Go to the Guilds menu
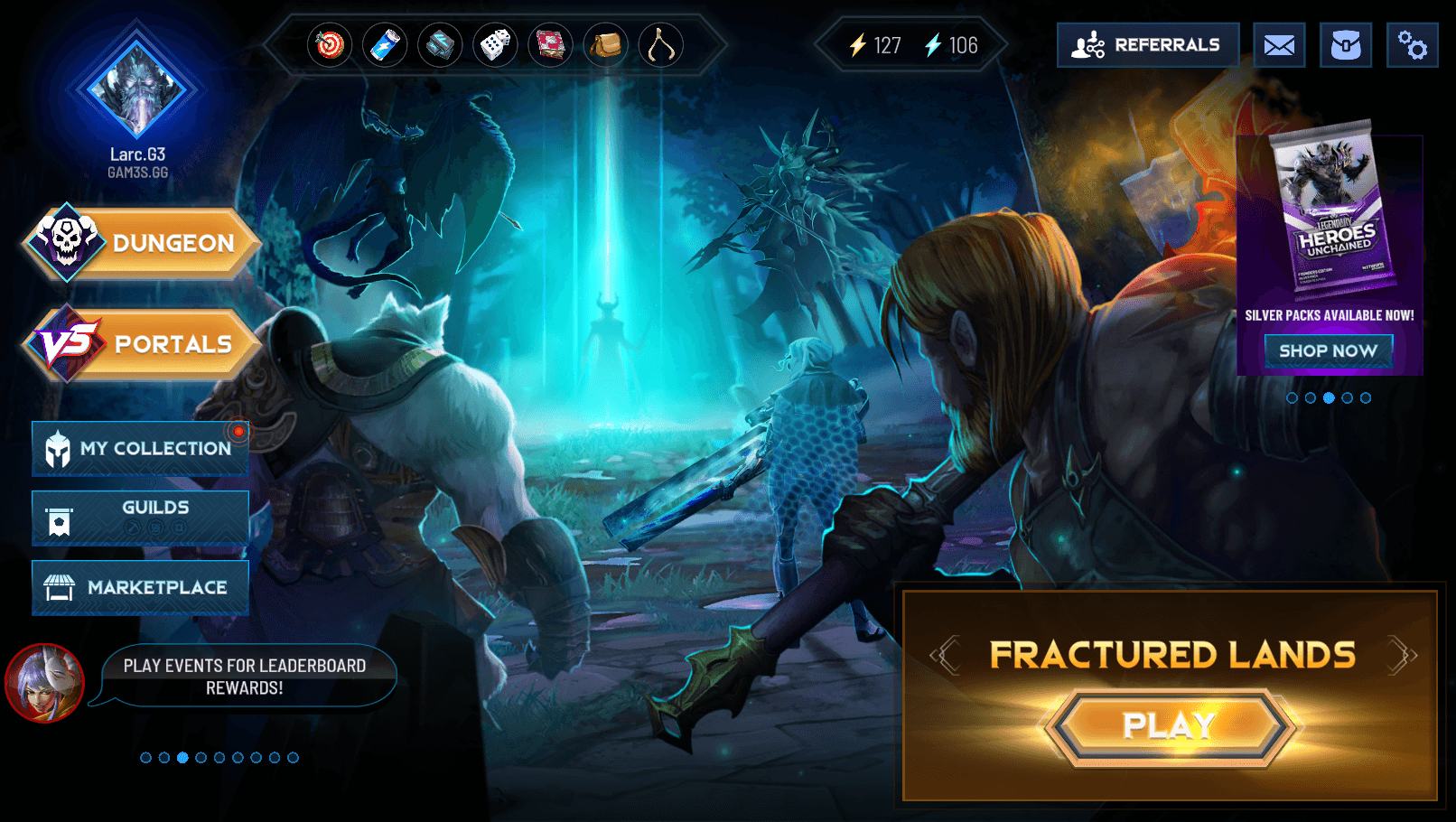1456x822 pixels. click(x=141, y=518)
